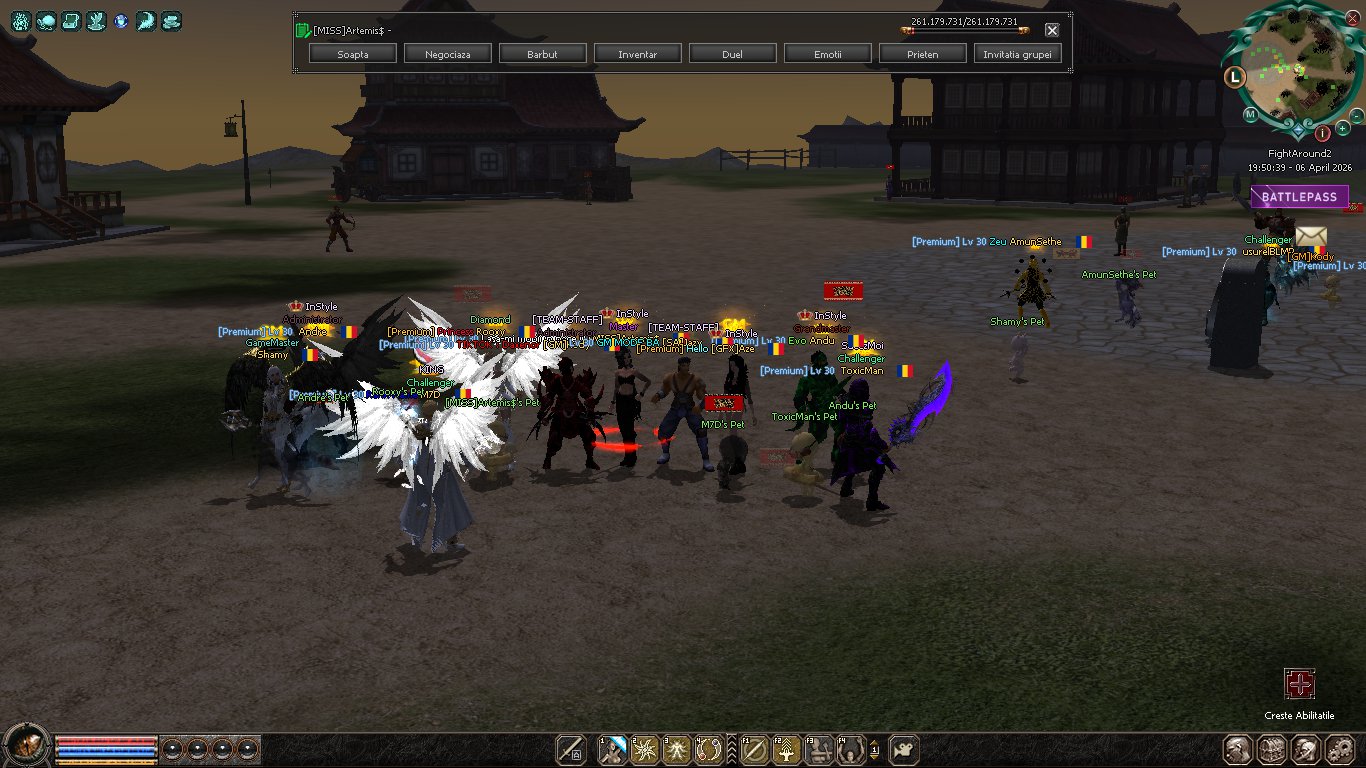Zoom out the minimap with minus button
The height and width of the screenshot is (768, 1366).
1358,115
